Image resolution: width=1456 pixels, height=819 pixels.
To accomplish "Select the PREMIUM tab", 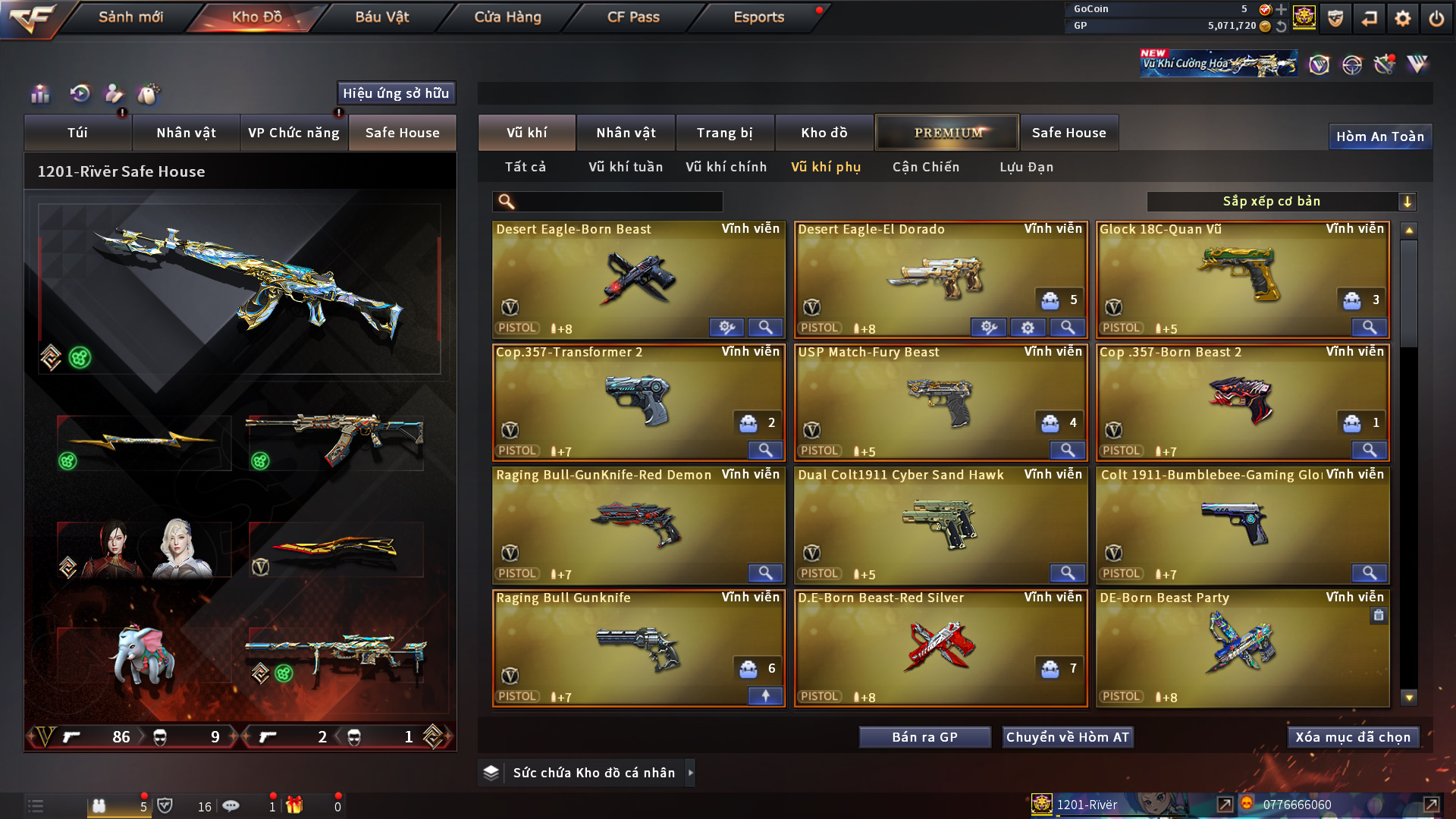I will (x=947, y=133).
